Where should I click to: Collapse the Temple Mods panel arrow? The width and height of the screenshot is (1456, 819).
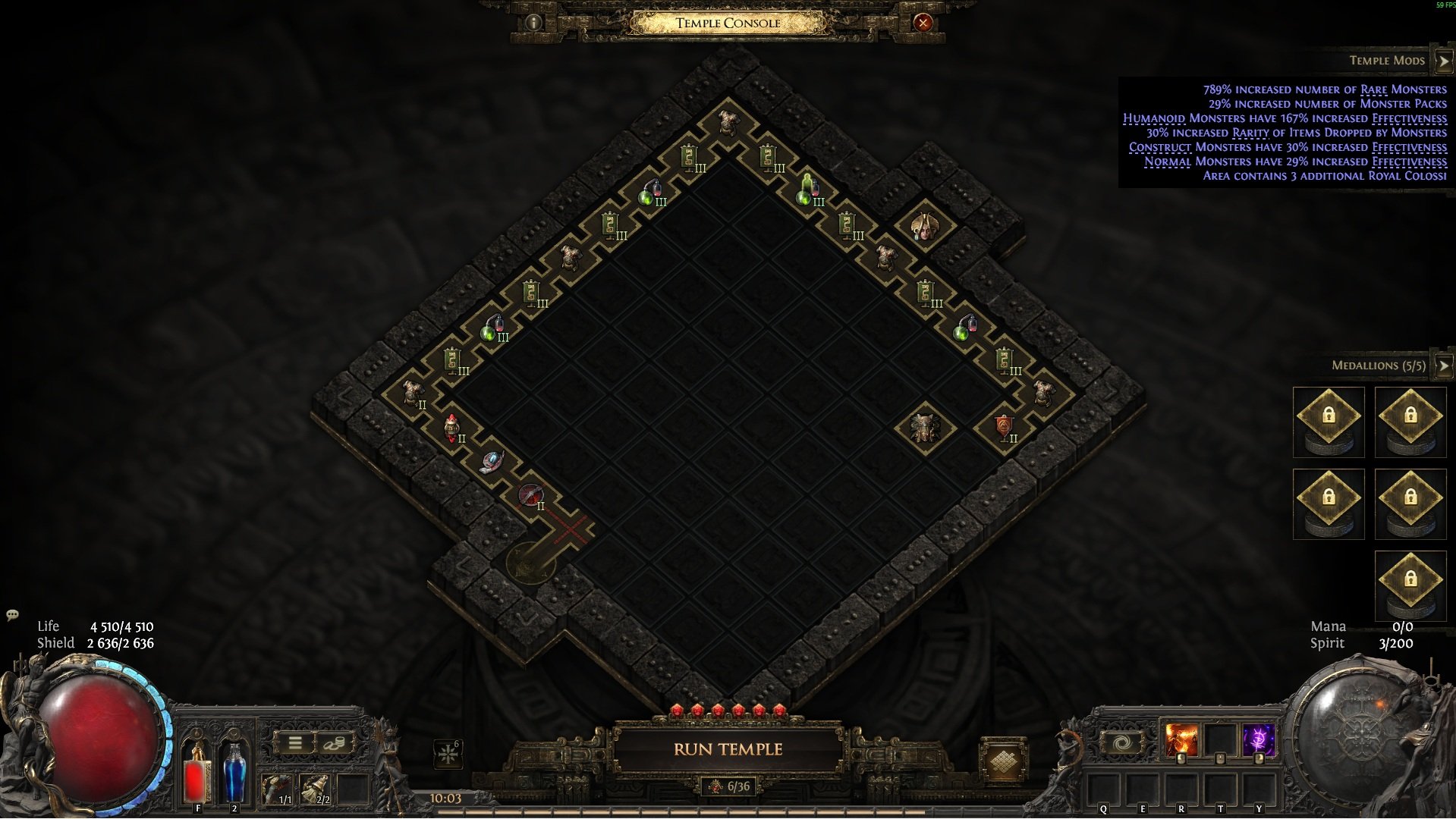click(x=1442, y=61)
